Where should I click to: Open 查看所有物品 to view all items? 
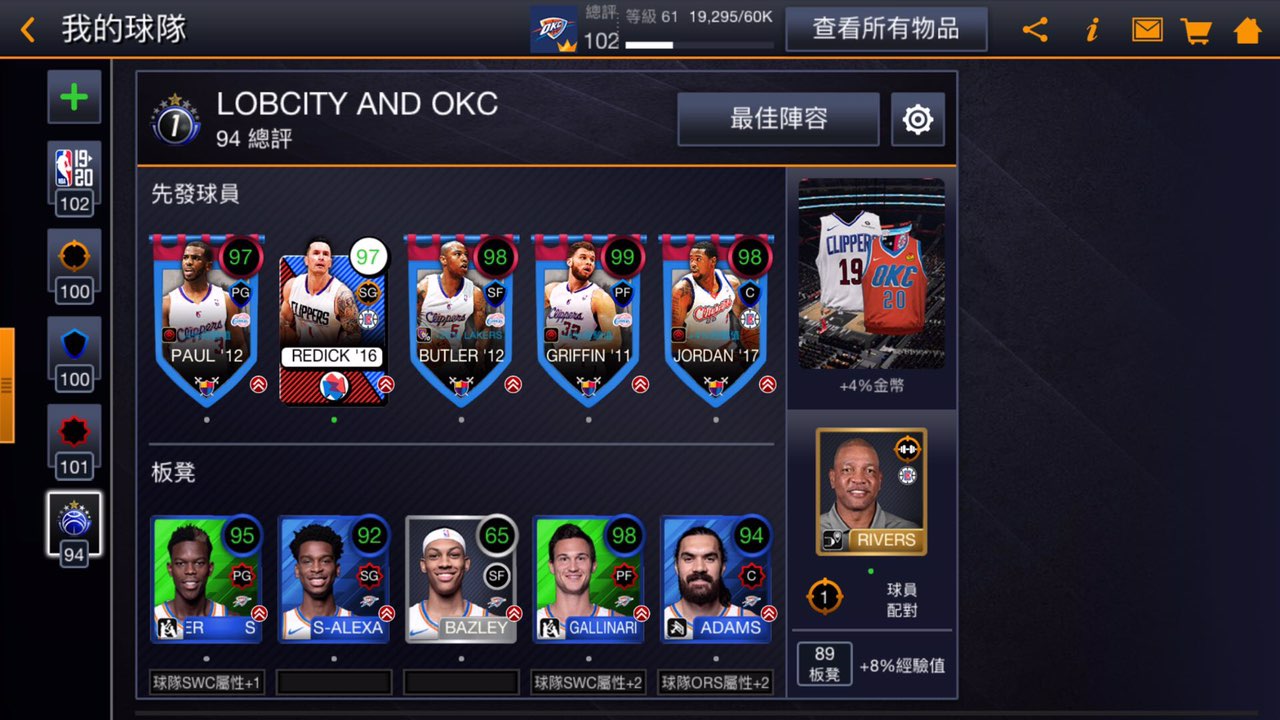(886, 30)
